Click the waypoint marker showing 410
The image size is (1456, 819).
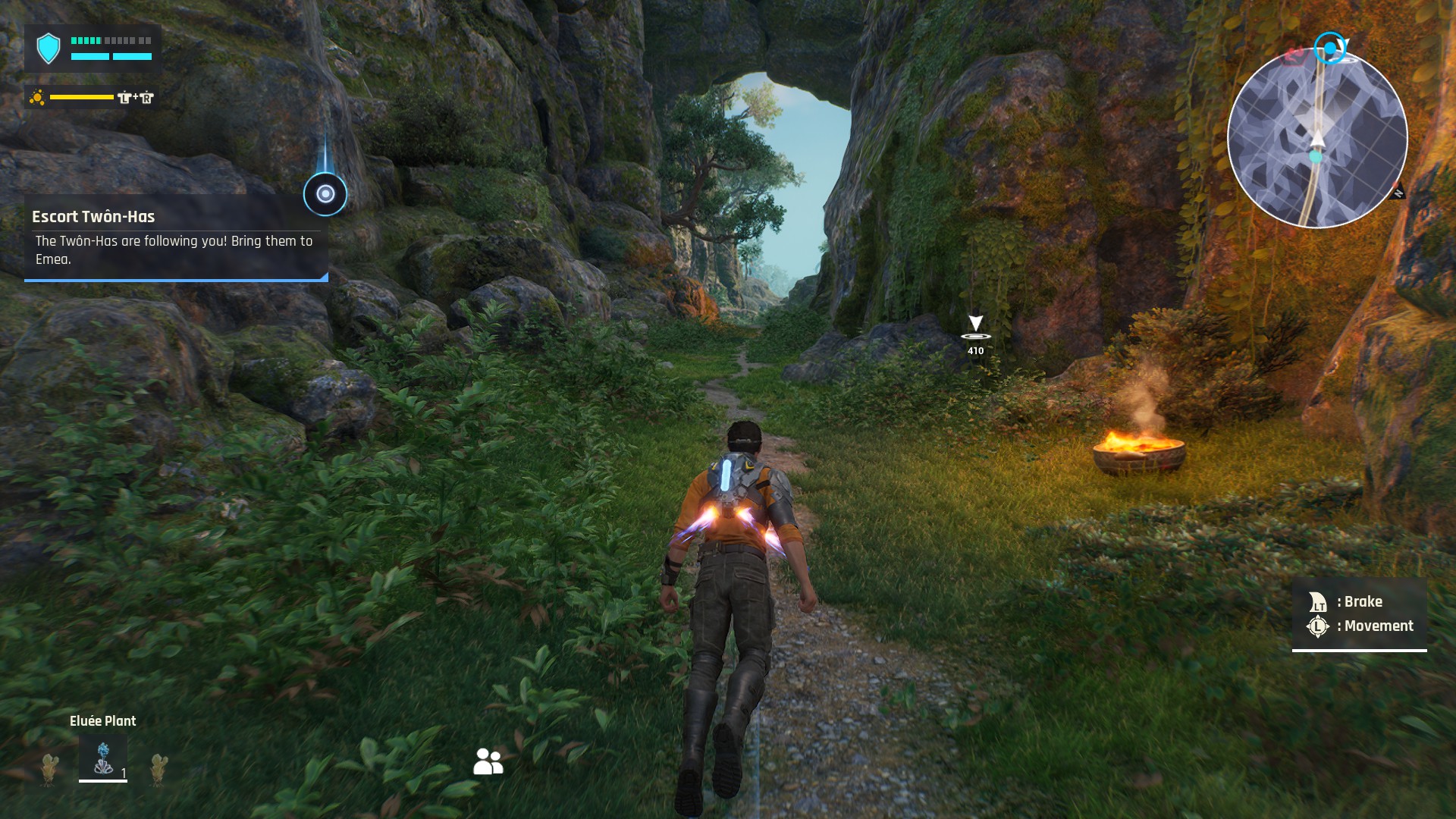tap(975, 331)
